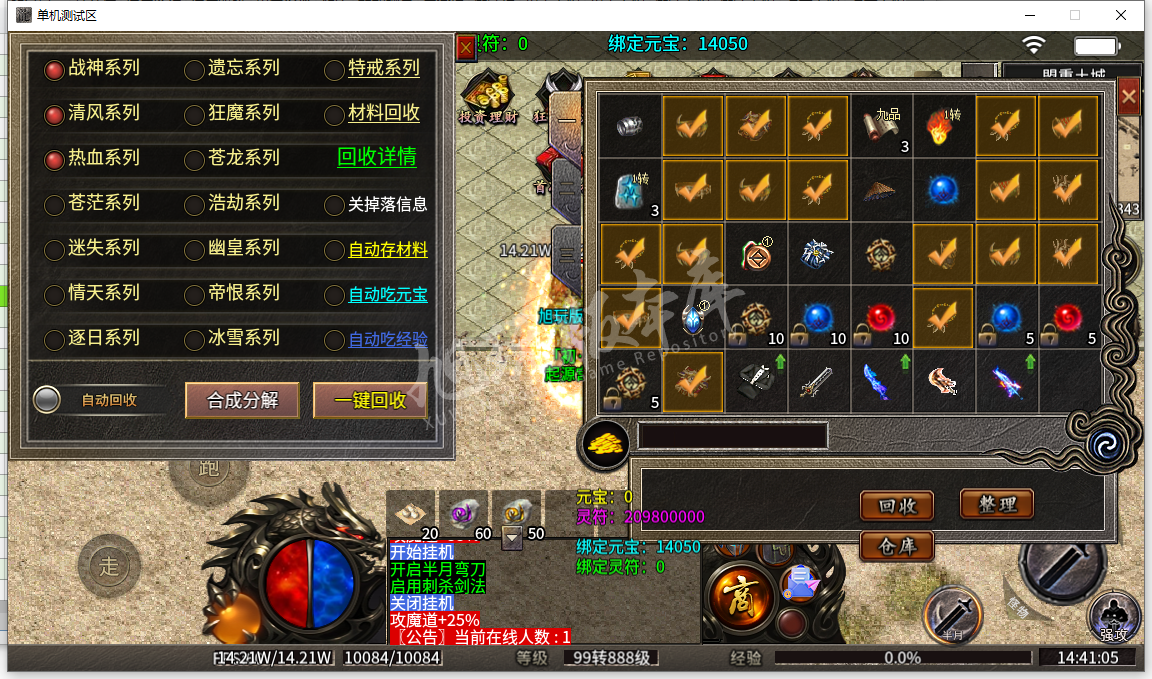
Task: Toggle 材料回收 option
Action: pyautogui.click(x=334, y=115)
